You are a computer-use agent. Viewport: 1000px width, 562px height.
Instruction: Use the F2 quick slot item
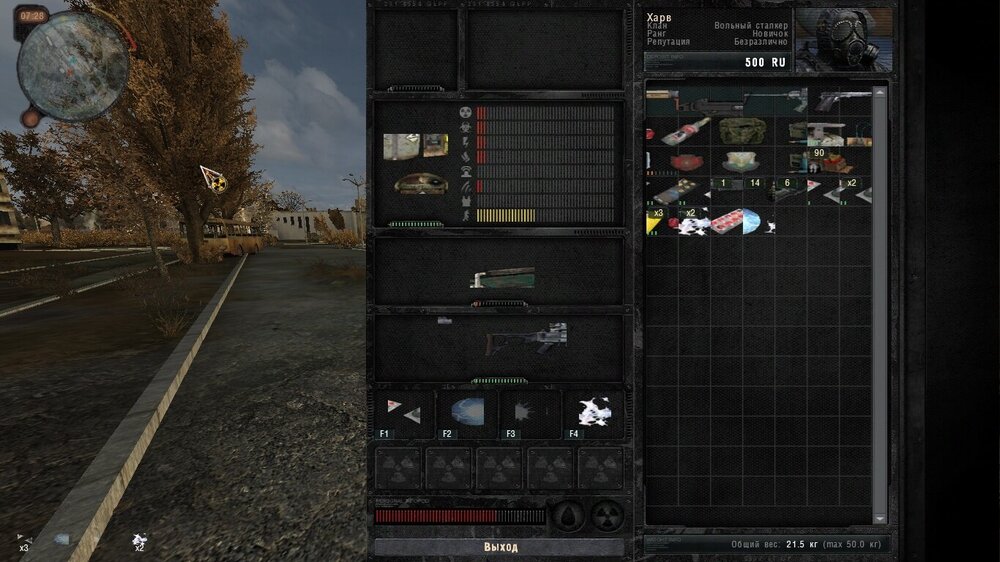[x=466, y=413]
